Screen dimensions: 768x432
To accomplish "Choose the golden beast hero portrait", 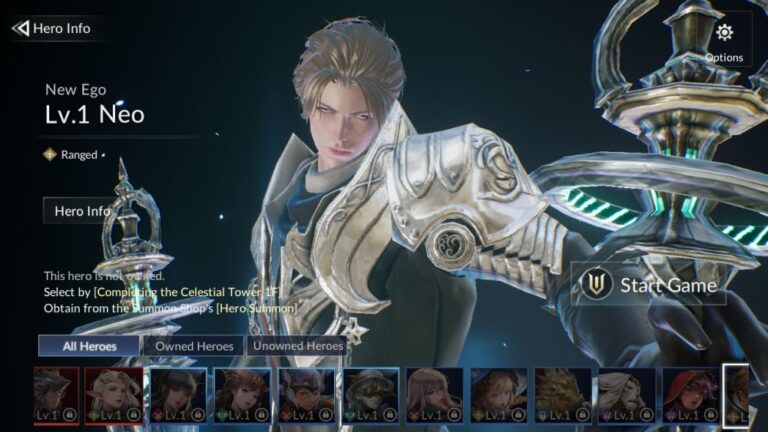I will click(x=562, y=394).
